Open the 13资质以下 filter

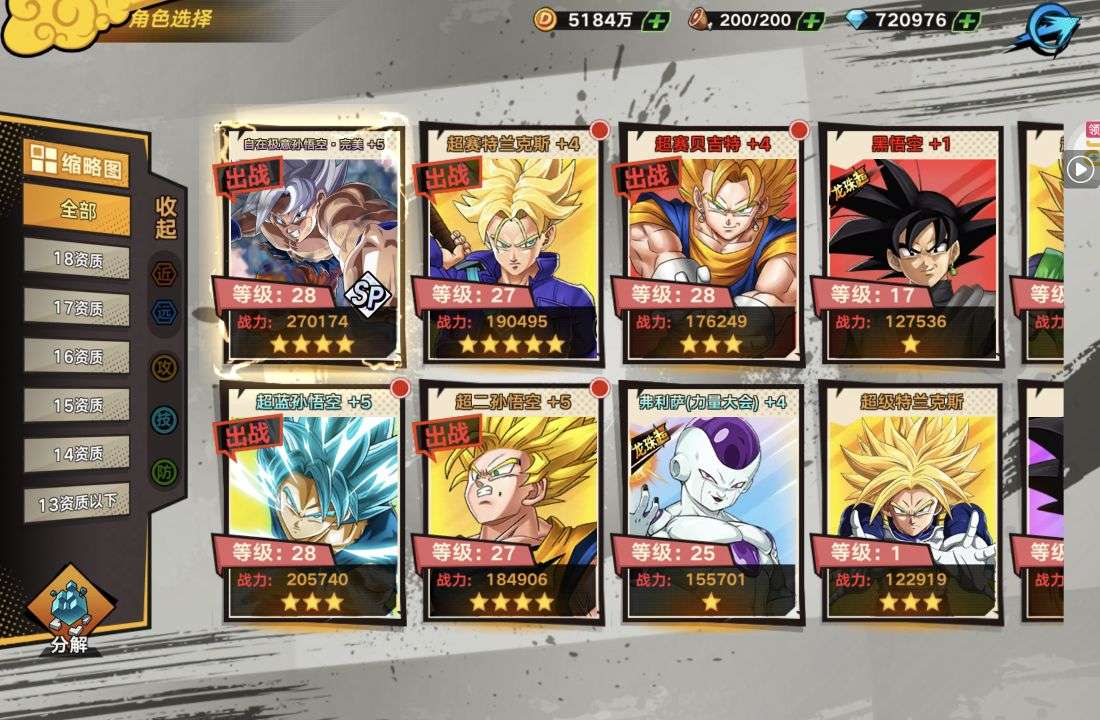pos(77,503)
